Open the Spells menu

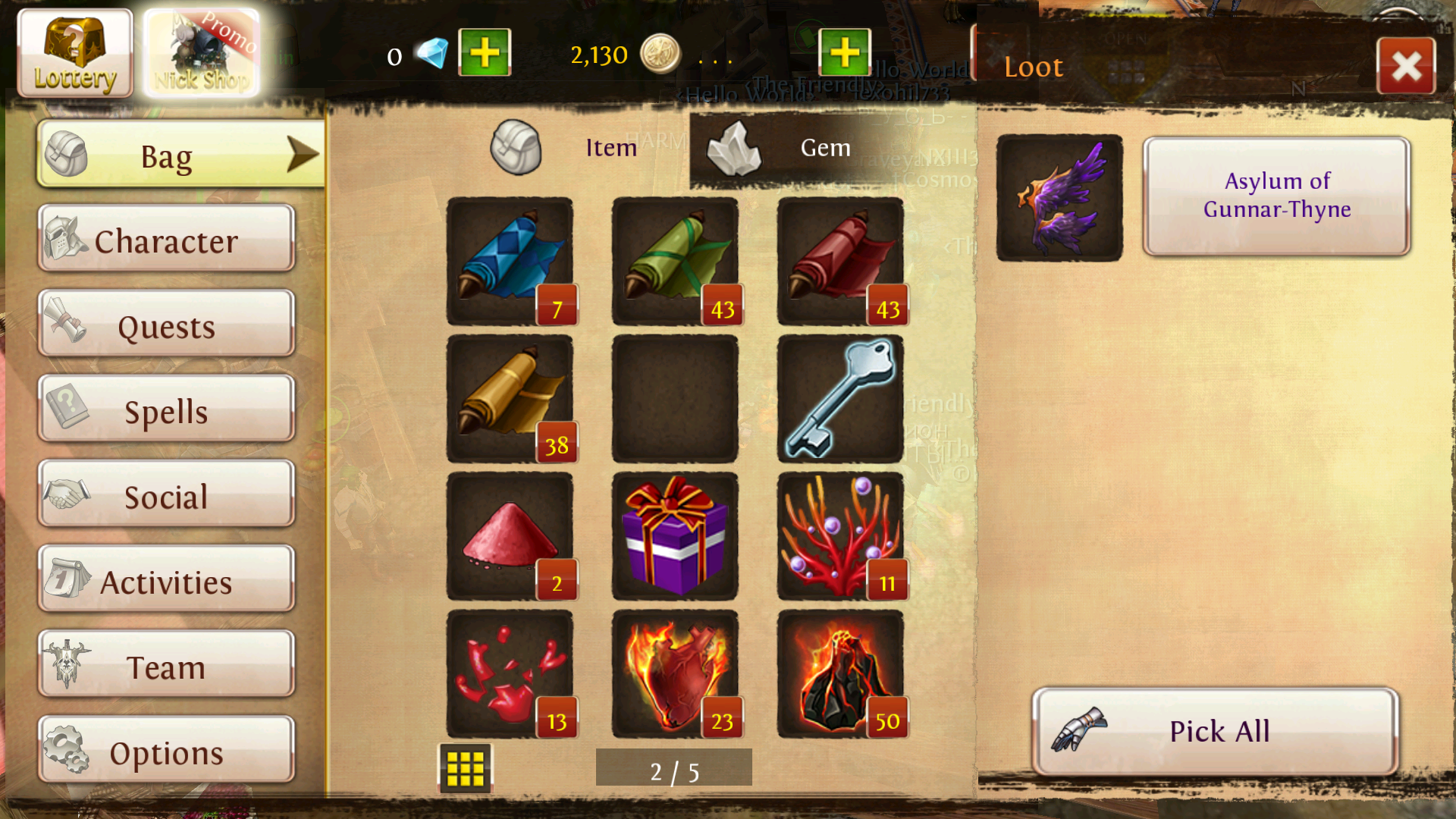click(166, 410)
